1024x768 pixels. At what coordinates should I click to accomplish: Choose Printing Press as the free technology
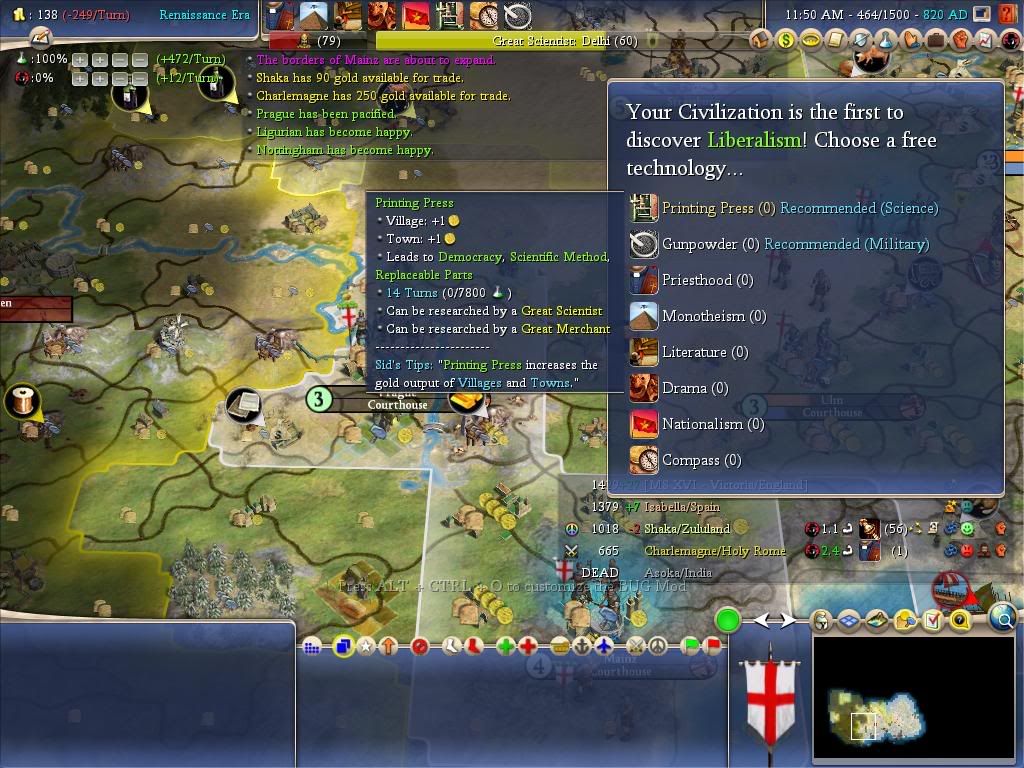709,208
